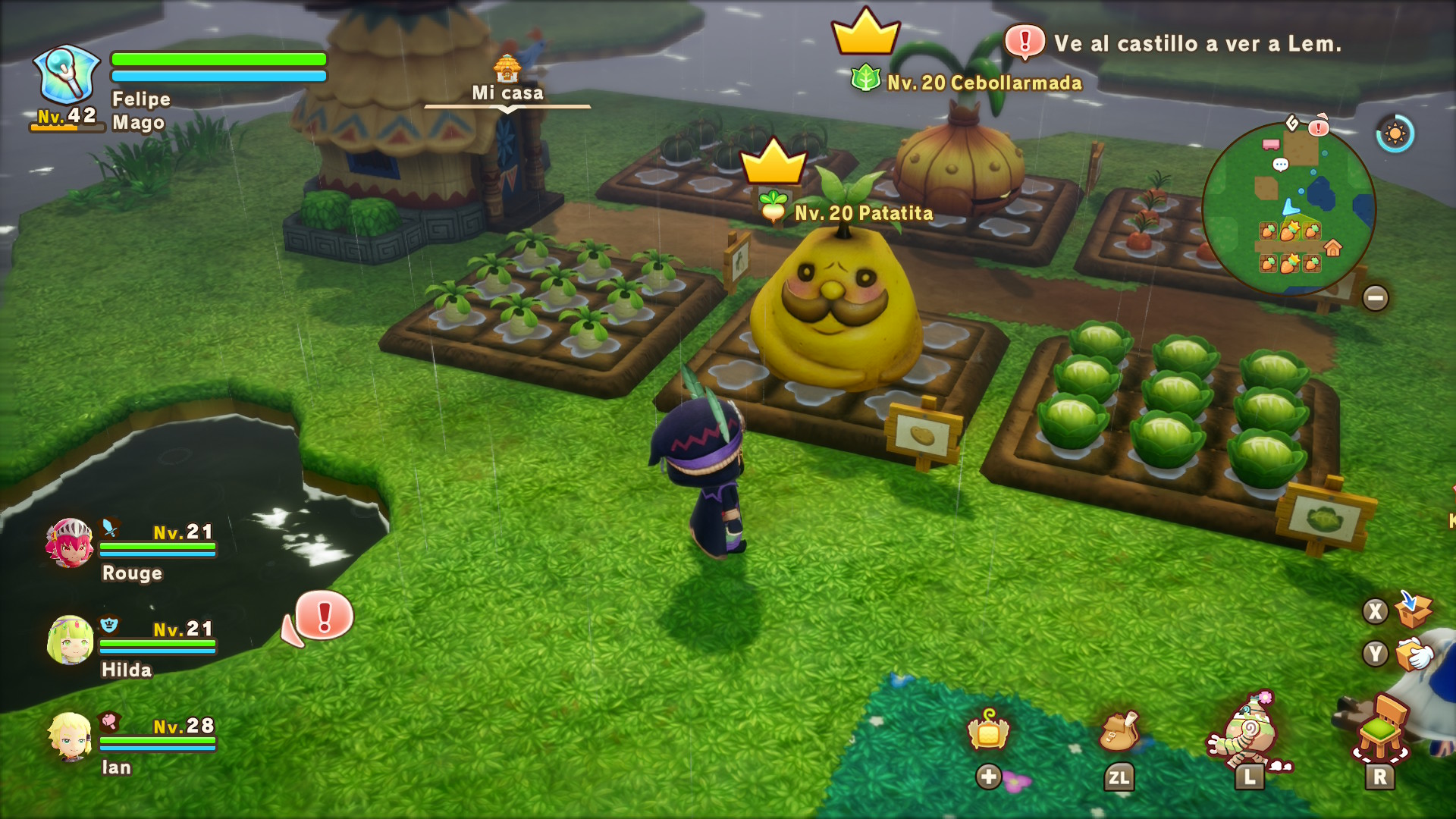Viewport: 1456px width, 819px height.
Task: Select Ian's party portrait
Action: [70, 736]
